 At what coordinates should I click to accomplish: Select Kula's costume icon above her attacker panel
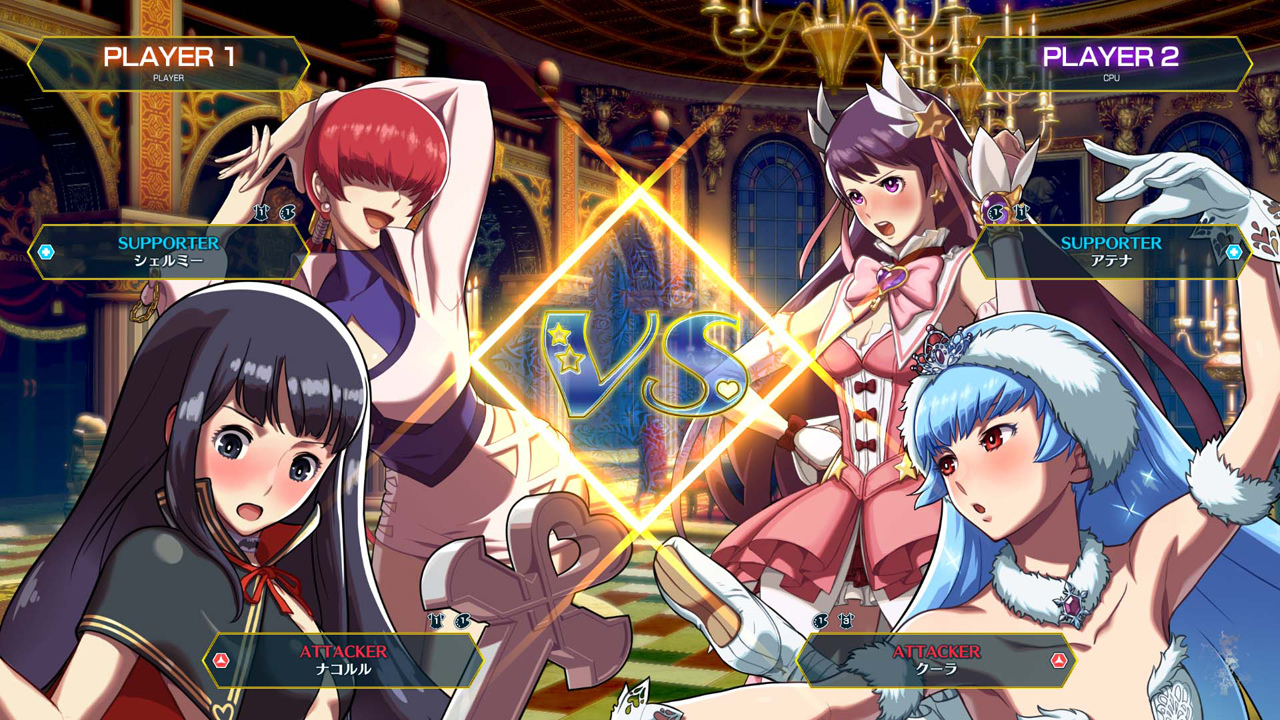pyautogui.click(x=846, y=622)
